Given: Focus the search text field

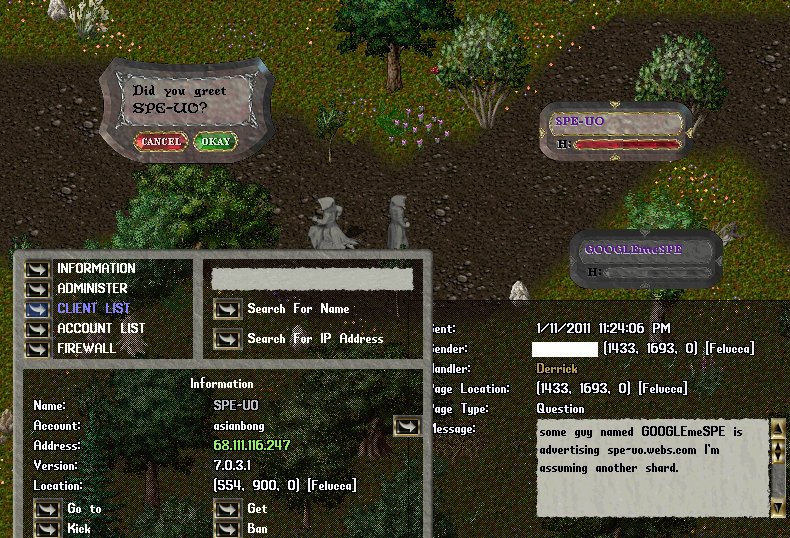Looking at the screenshot, I should [x=312, y=279].
